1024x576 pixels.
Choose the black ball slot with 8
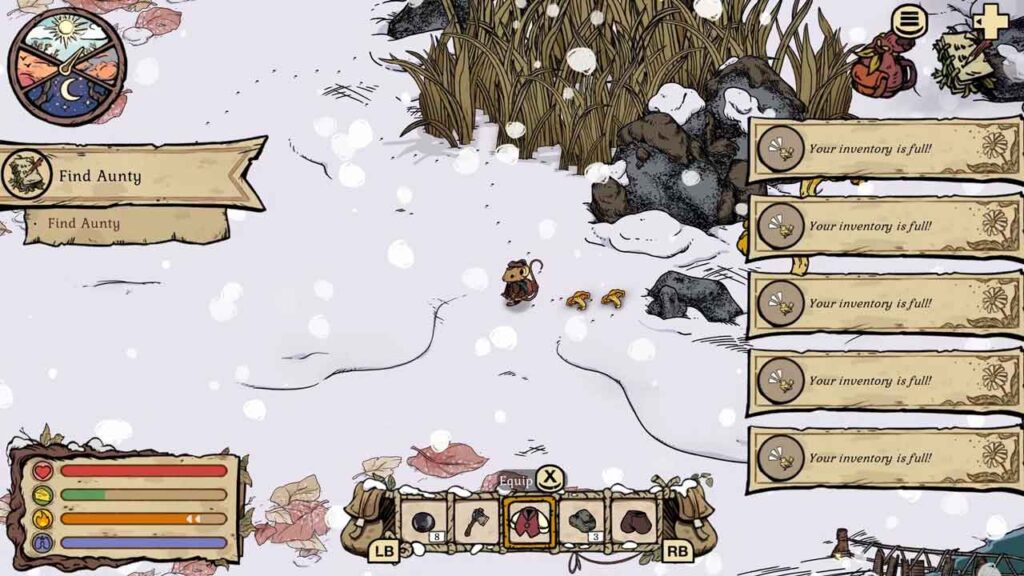(424, 522)
